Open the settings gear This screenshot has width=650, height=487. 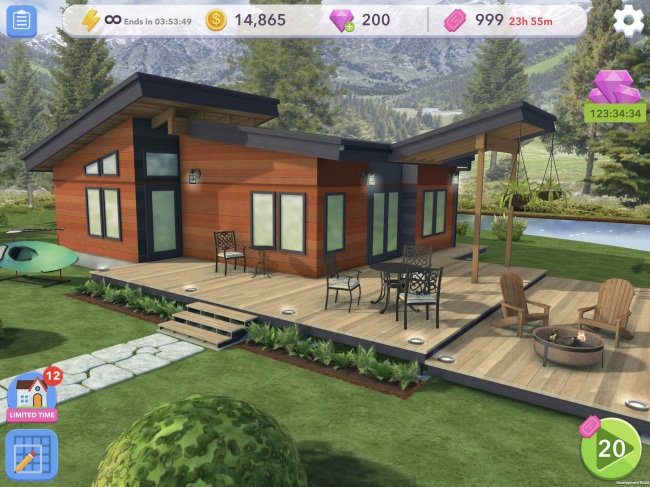click(x=628, y=20)
